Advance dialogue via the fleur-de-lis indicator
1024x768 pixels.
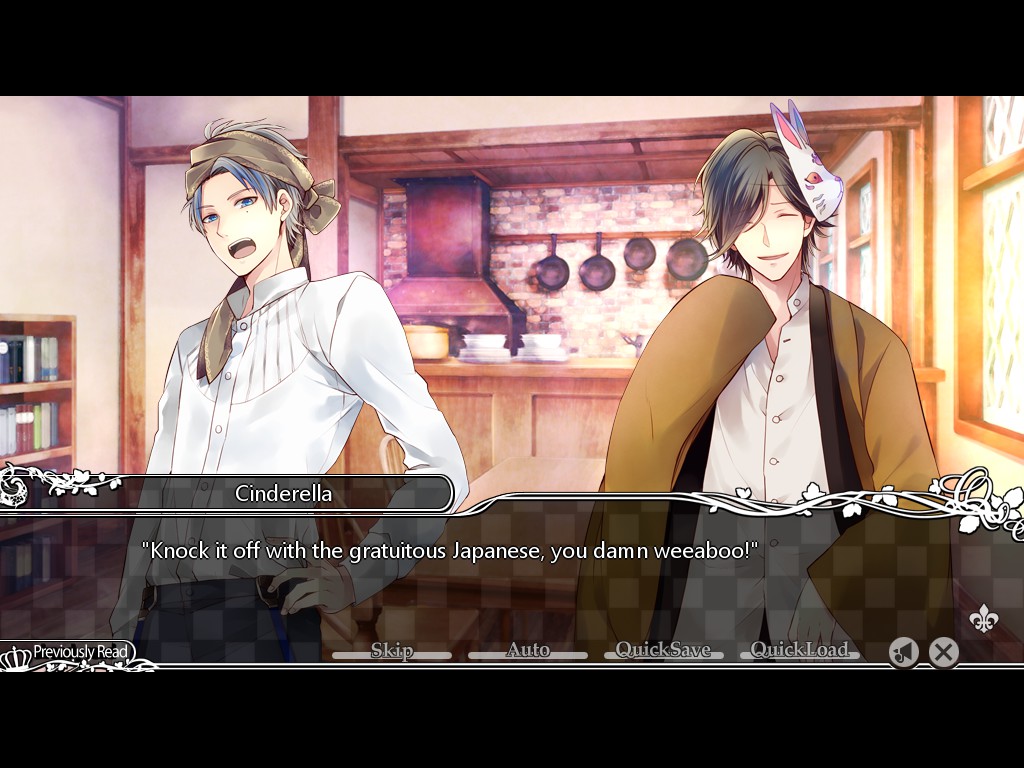coord(984,620)
